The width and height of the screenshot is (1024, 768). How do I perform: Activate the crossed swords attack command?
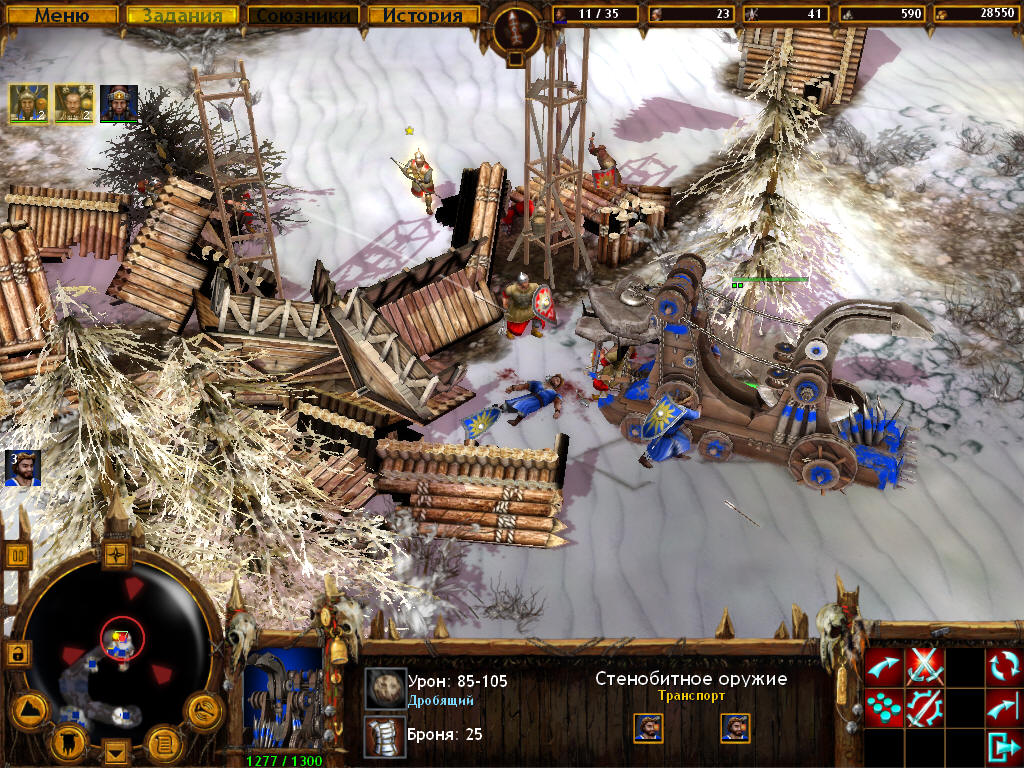point(924,666)
